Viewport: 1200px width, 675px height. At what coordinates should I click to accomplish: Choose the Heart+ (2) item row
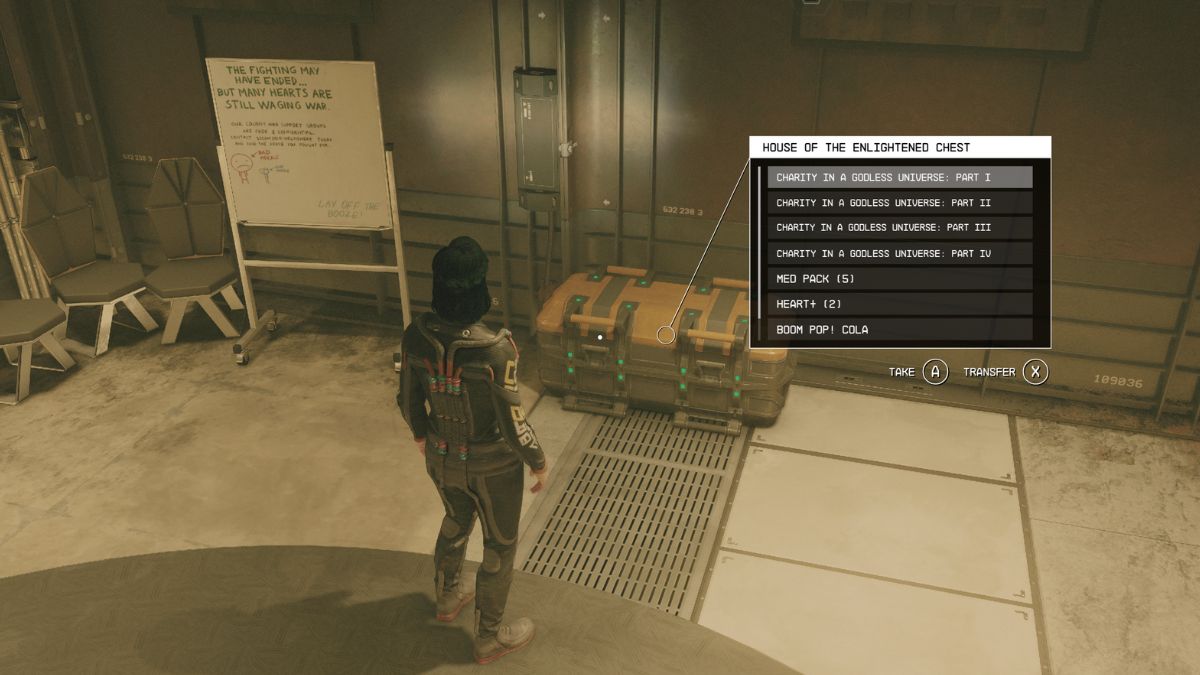(x=899, y=304)
